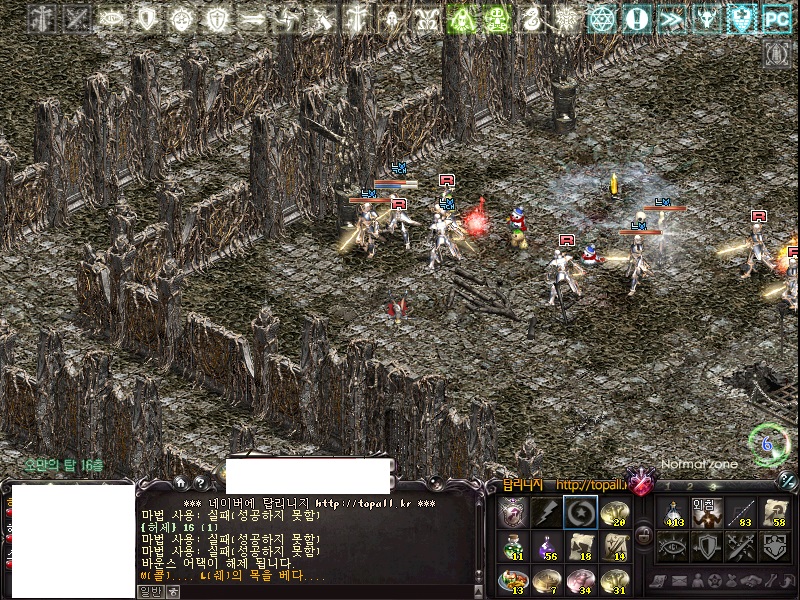Click the exclamation mark buff icon
This screenshot has width=800, height=600.
[636, 18]
